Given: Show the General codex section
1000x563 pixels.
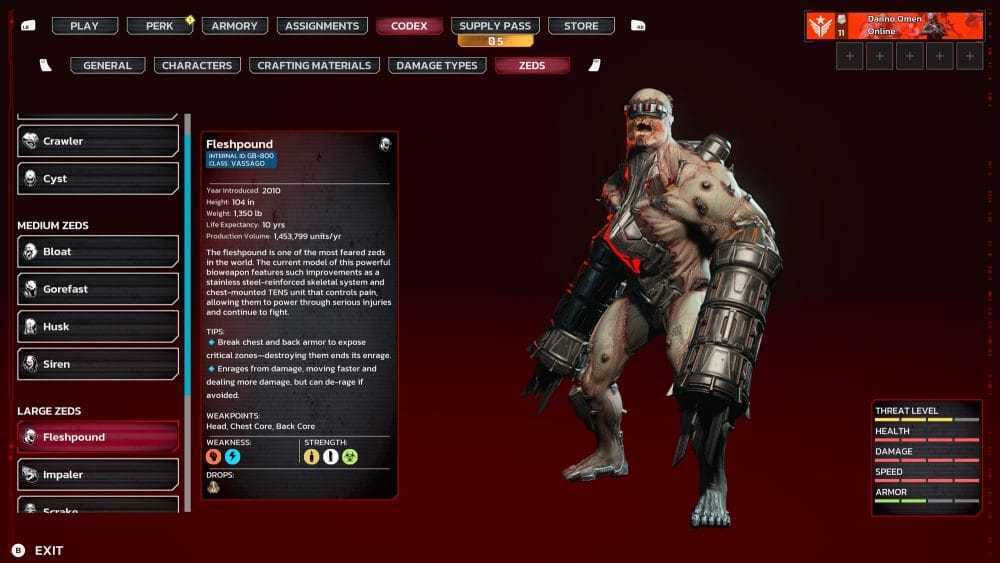Looking at the screenshot, I should [x=108, y=66].
